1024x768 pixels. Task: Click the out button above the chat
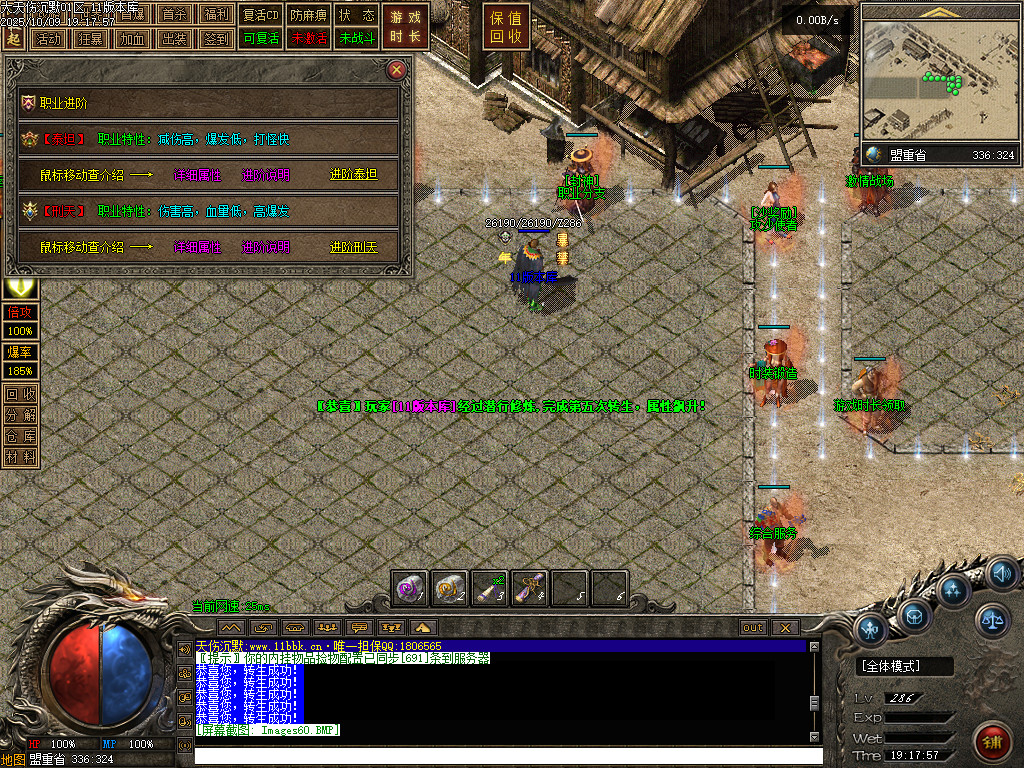(x=753, y=628)
